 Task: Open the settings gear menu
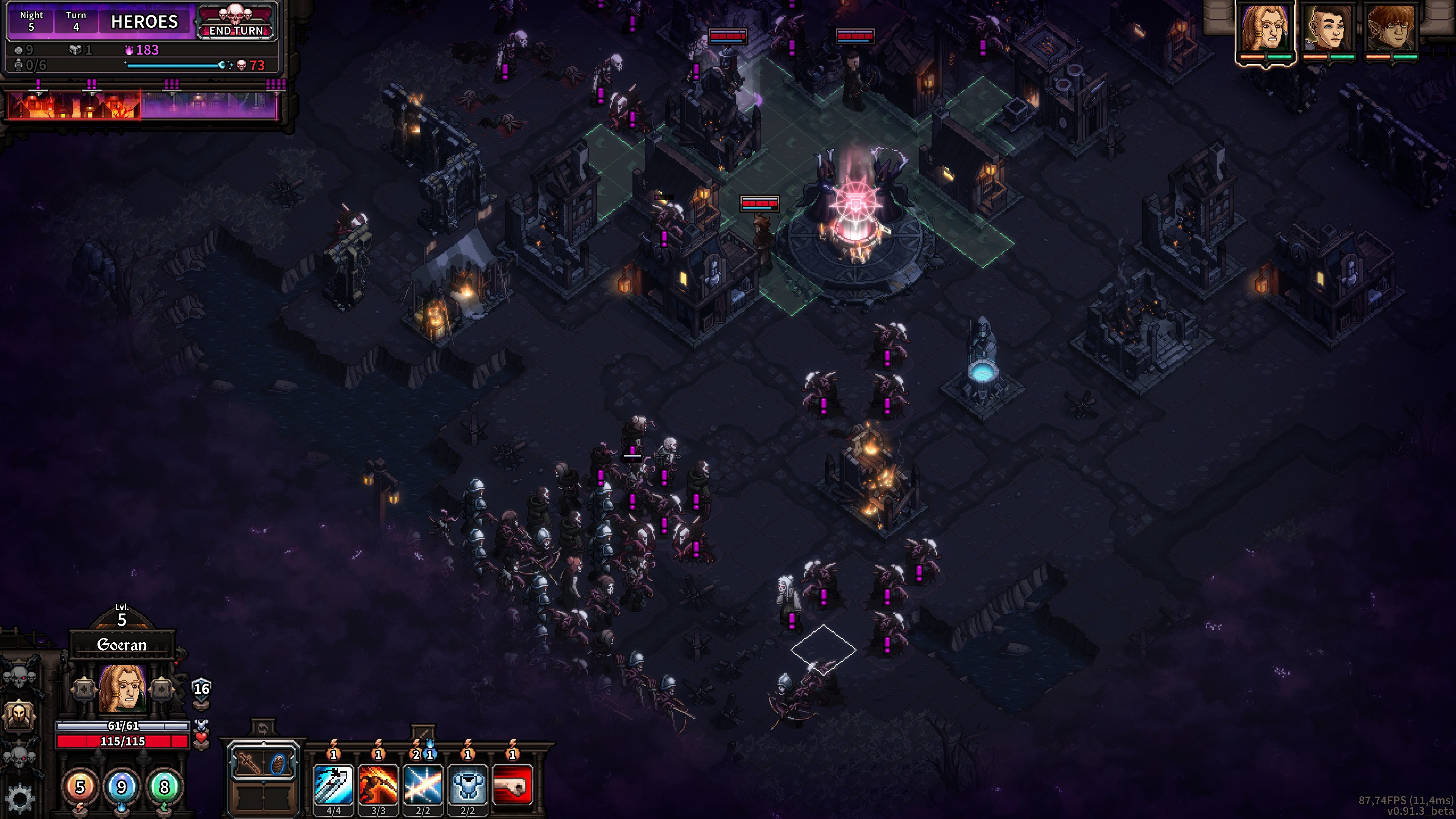(x=20, y=797)
